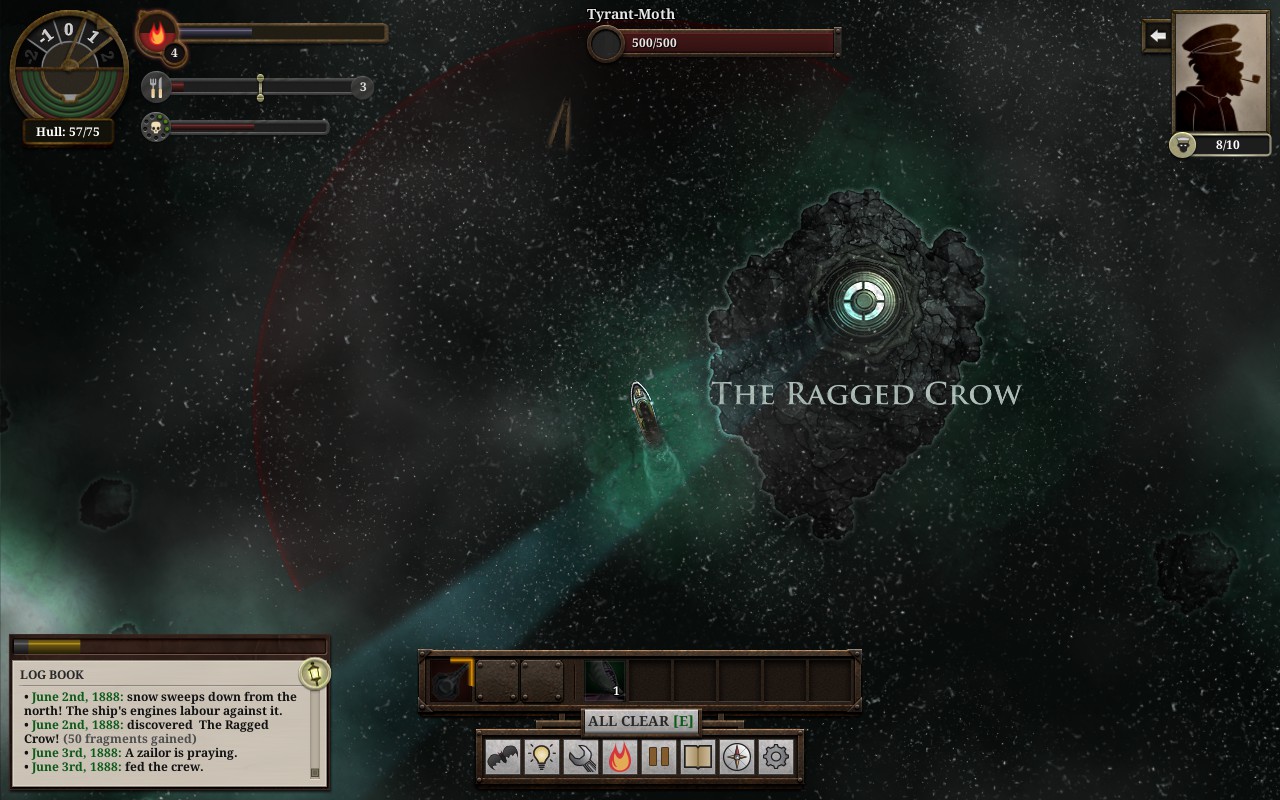Open the settings gear icon
The height and width of the screenshot is (800, 1280).
[x=775, y=758]
